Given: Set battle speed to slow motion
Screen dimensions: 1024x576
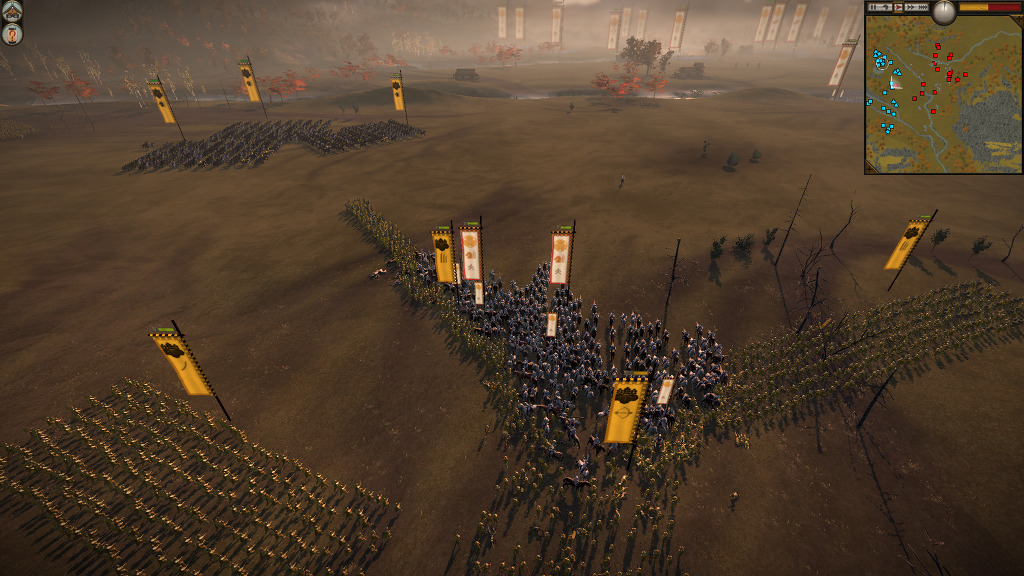Looking at the screenshot, I should coord(885,7).
